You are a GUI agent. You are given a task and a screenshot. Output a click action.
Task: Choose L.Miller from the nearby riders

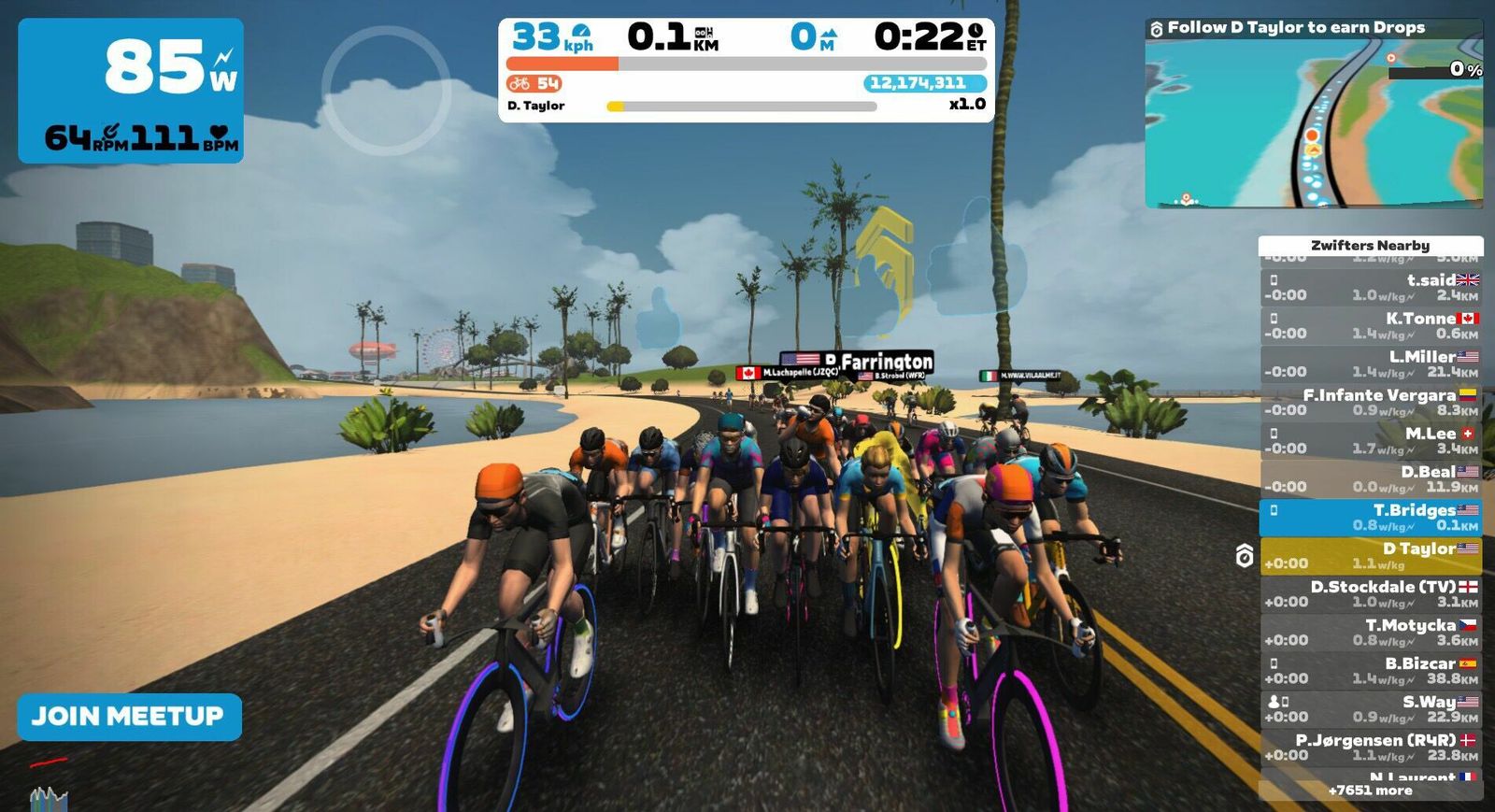tap(1371, 364)
